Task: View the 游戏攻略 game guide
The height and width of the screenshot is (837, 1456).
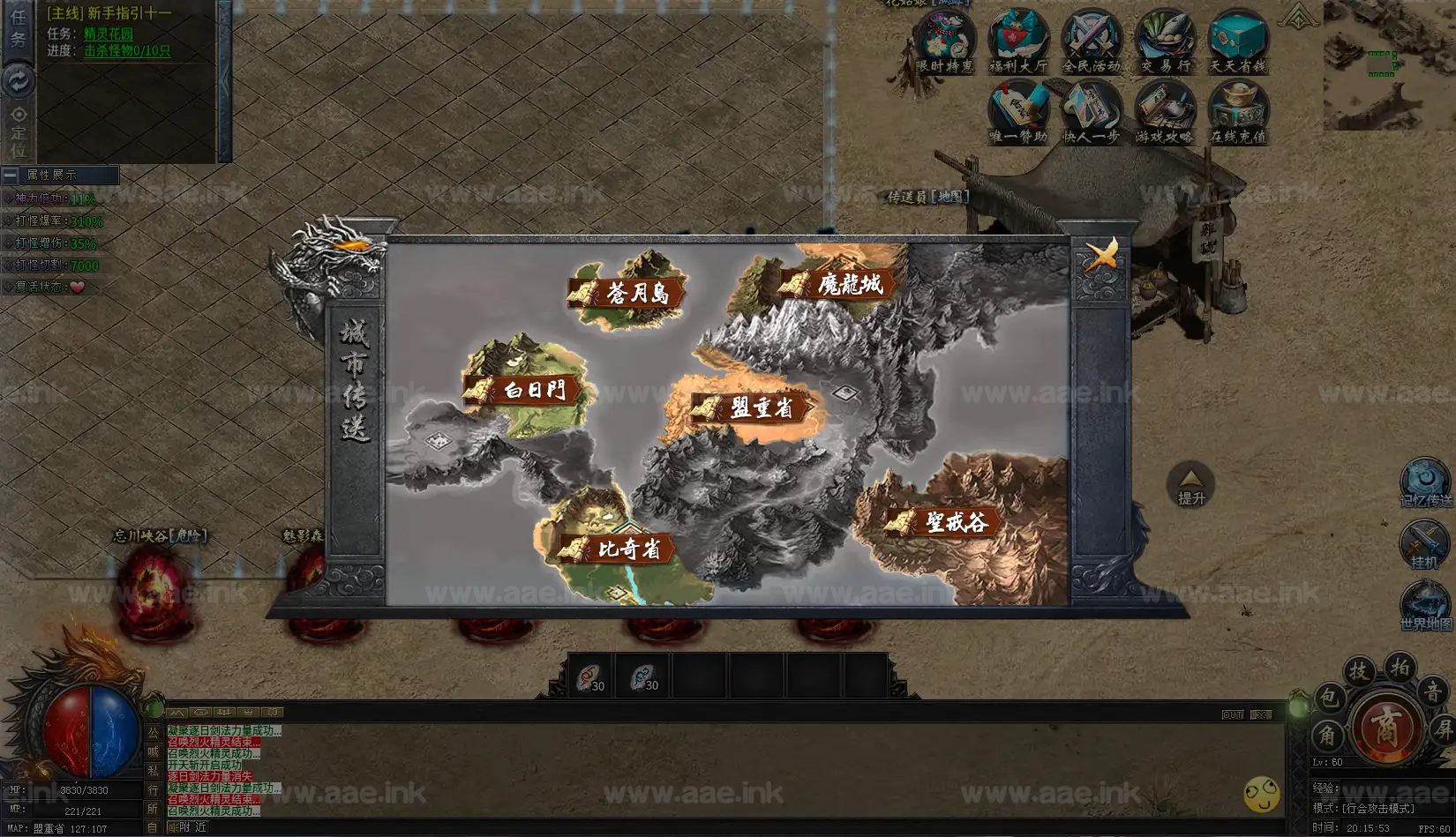Action: [x=1165, y=112]
